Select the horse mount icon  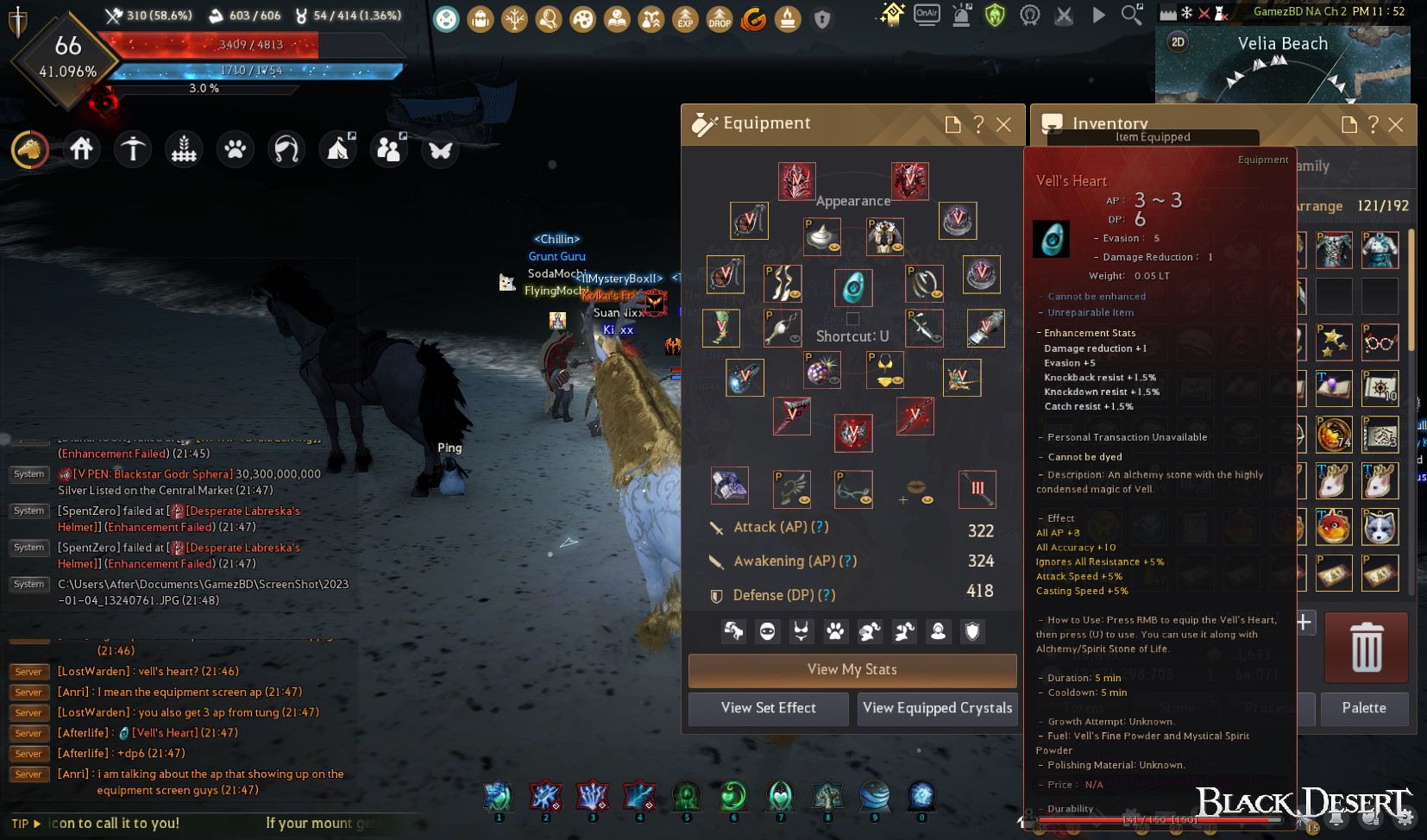[x=30, y=150]
